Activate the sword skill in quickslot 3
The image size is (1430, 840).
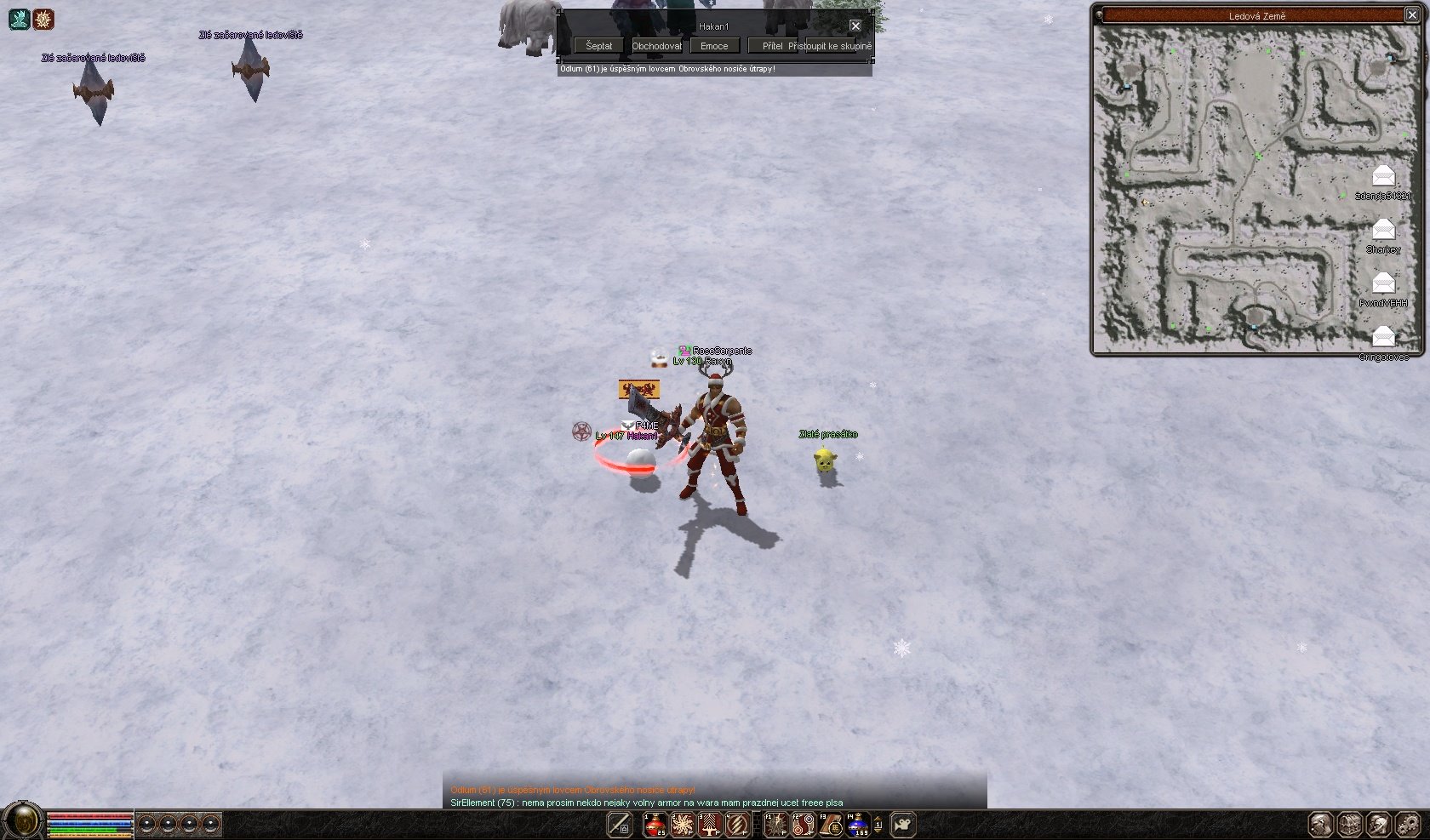coord(710,825)
